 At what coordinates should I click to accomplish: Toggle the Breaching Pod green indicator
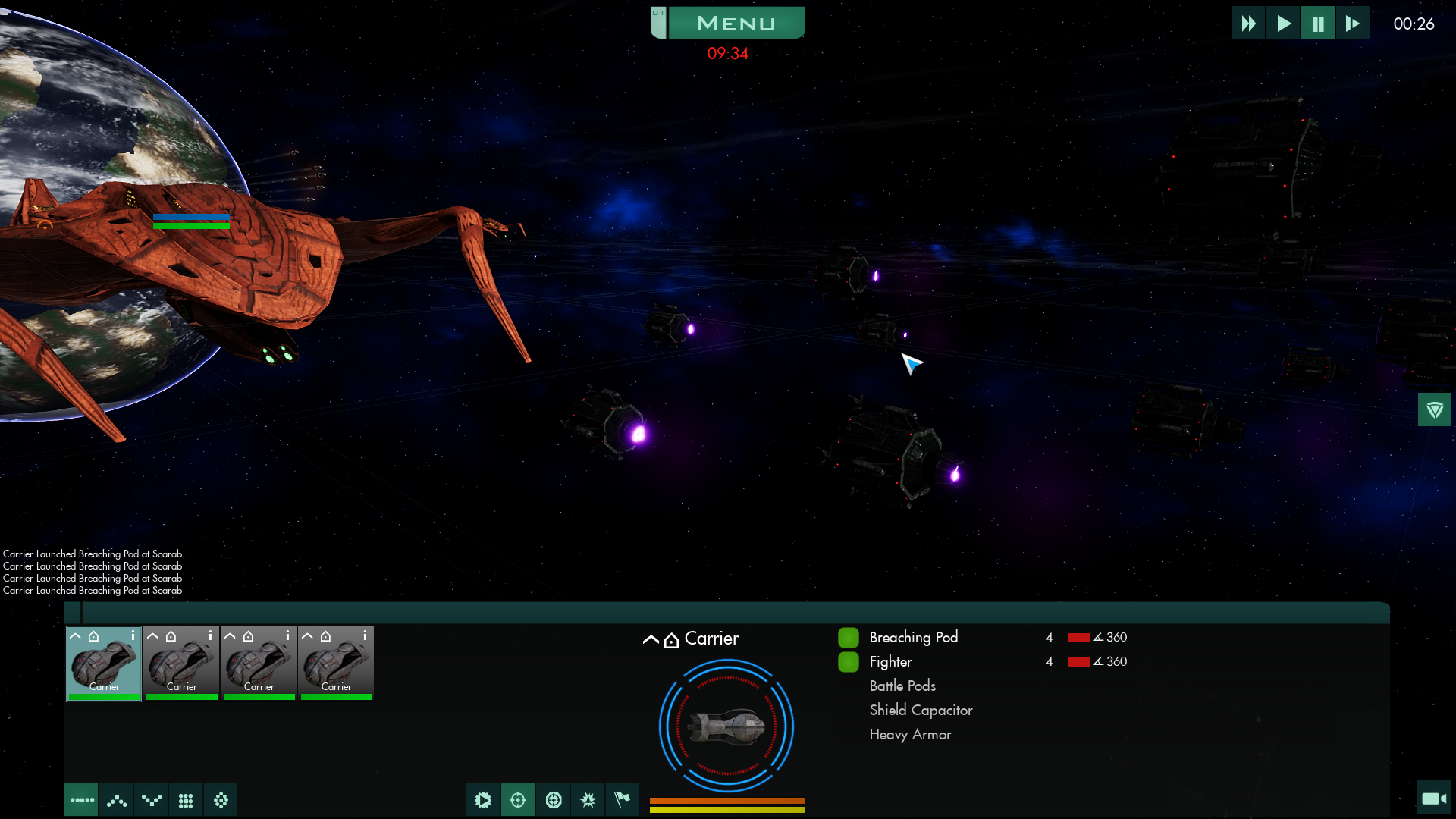click(848, 638)
